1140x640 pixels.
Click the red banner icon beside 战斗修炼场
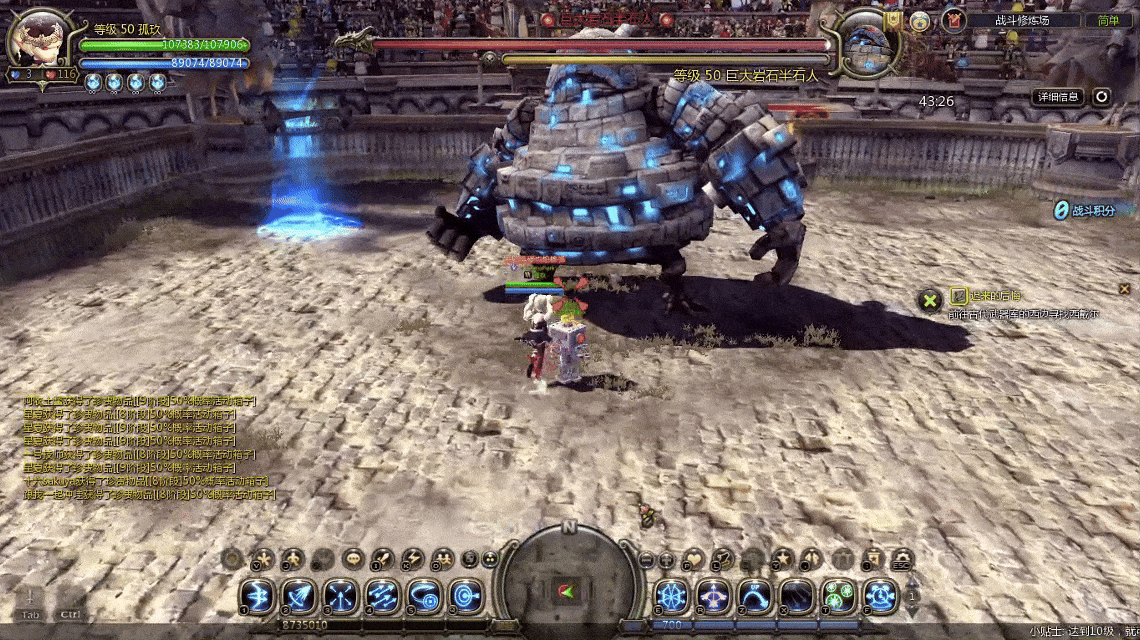[x=953, y=20]
